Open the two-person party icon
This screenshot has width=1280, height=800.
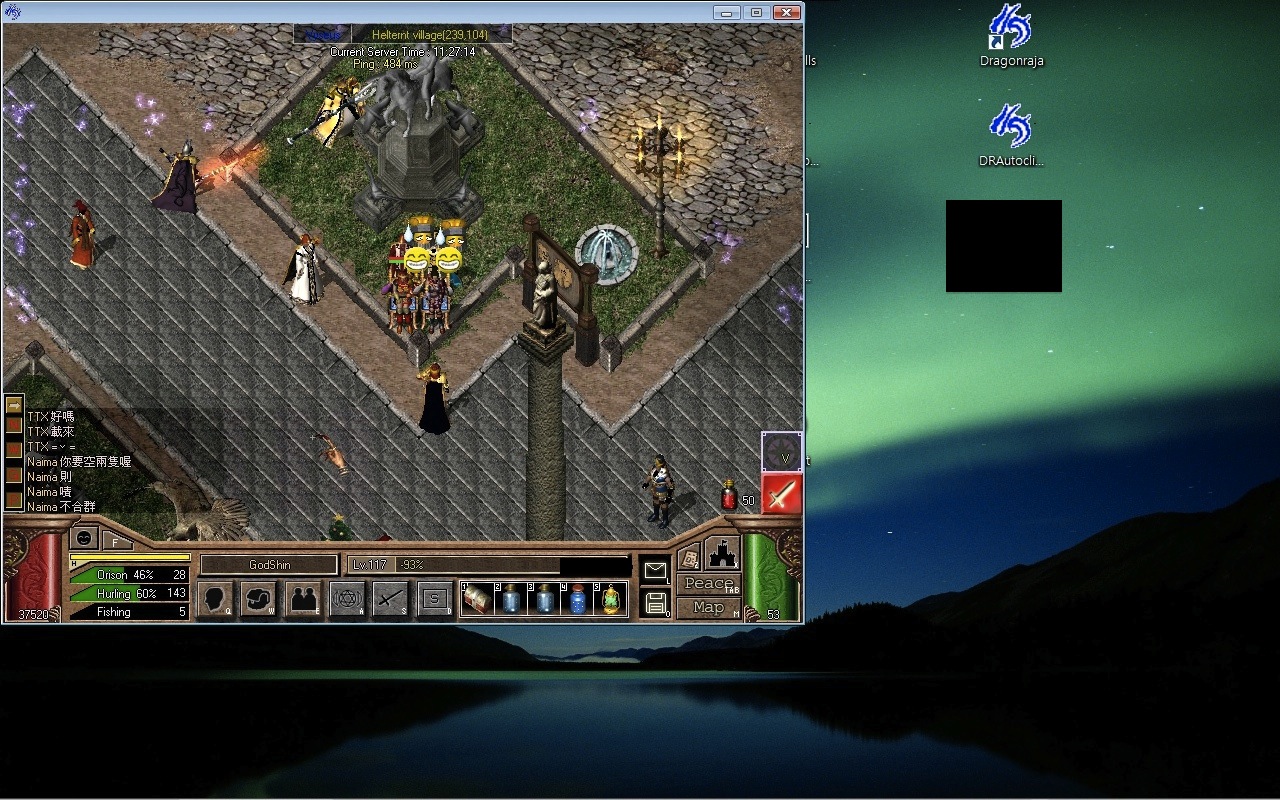[302, 598]
